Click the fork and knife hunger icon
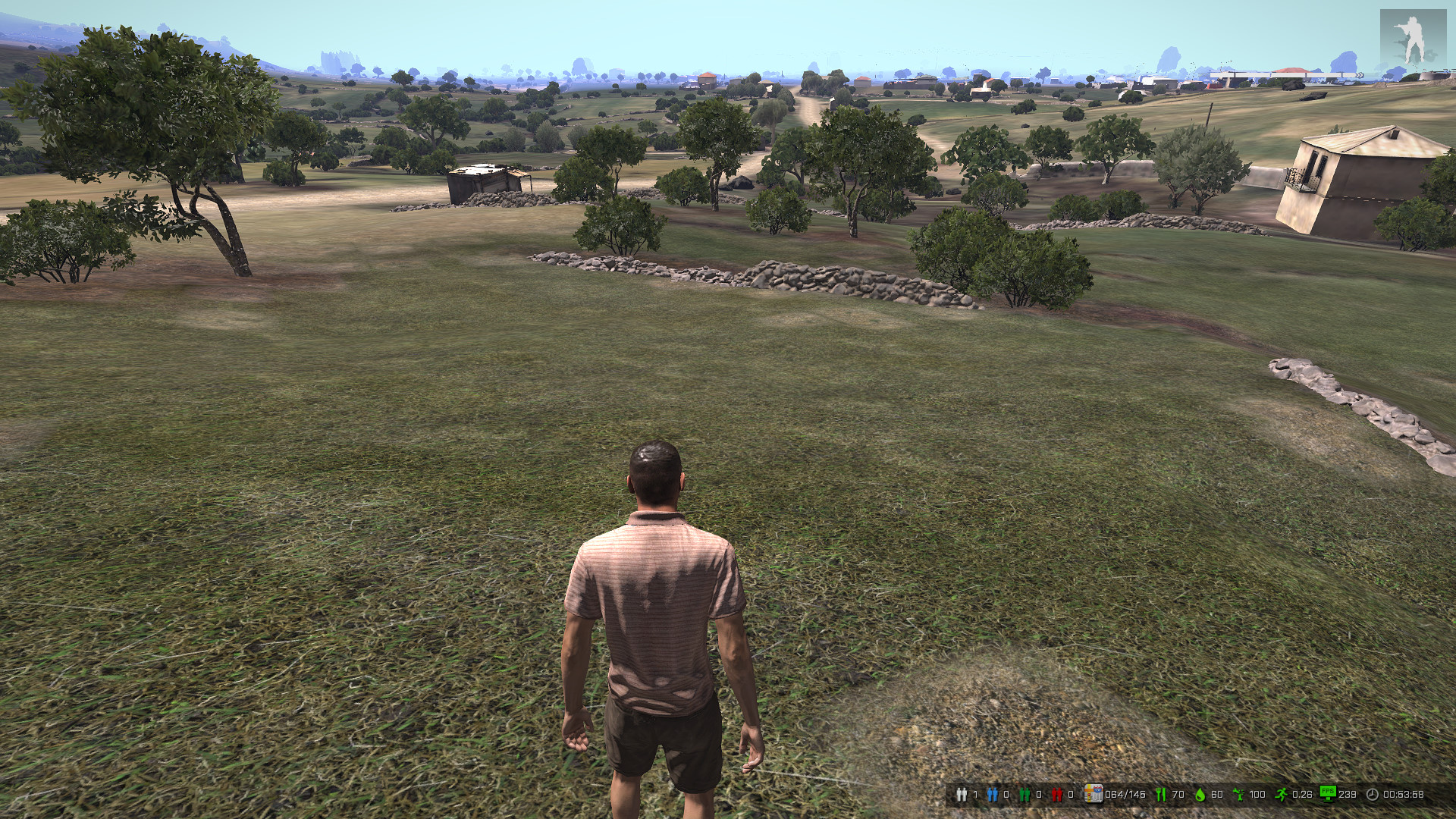This screenshot has height=819, width=1456. 1159,795
